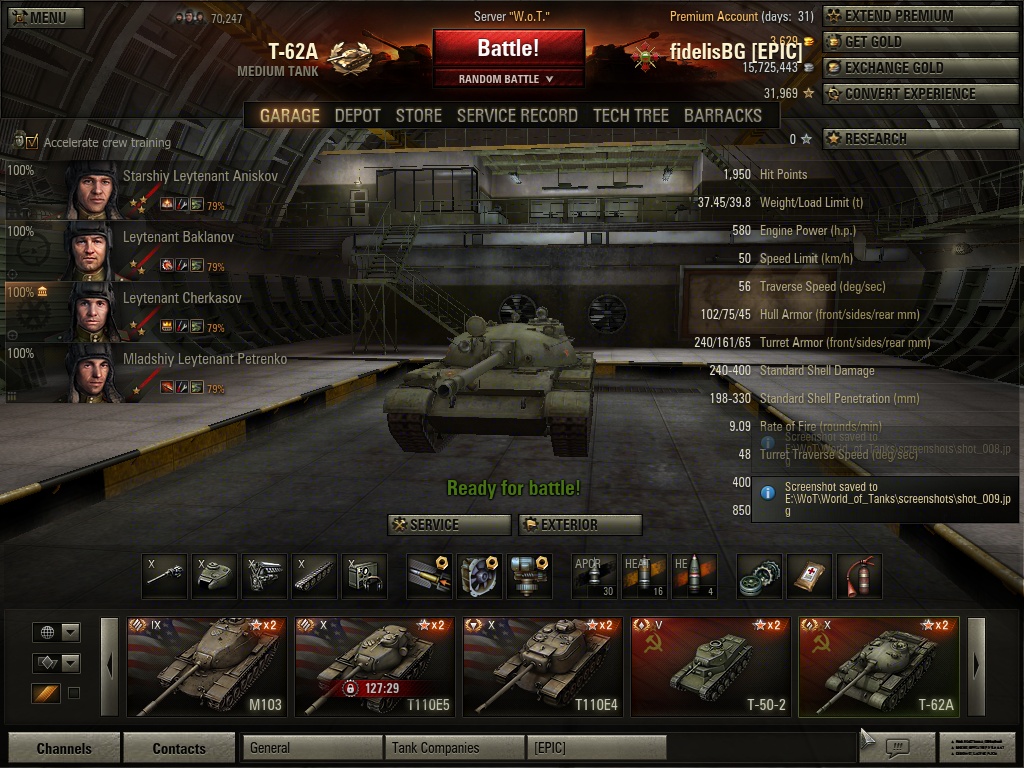Open the Exchange Gold option
The width and height of the screenshot is (1024, 768).
921,68
